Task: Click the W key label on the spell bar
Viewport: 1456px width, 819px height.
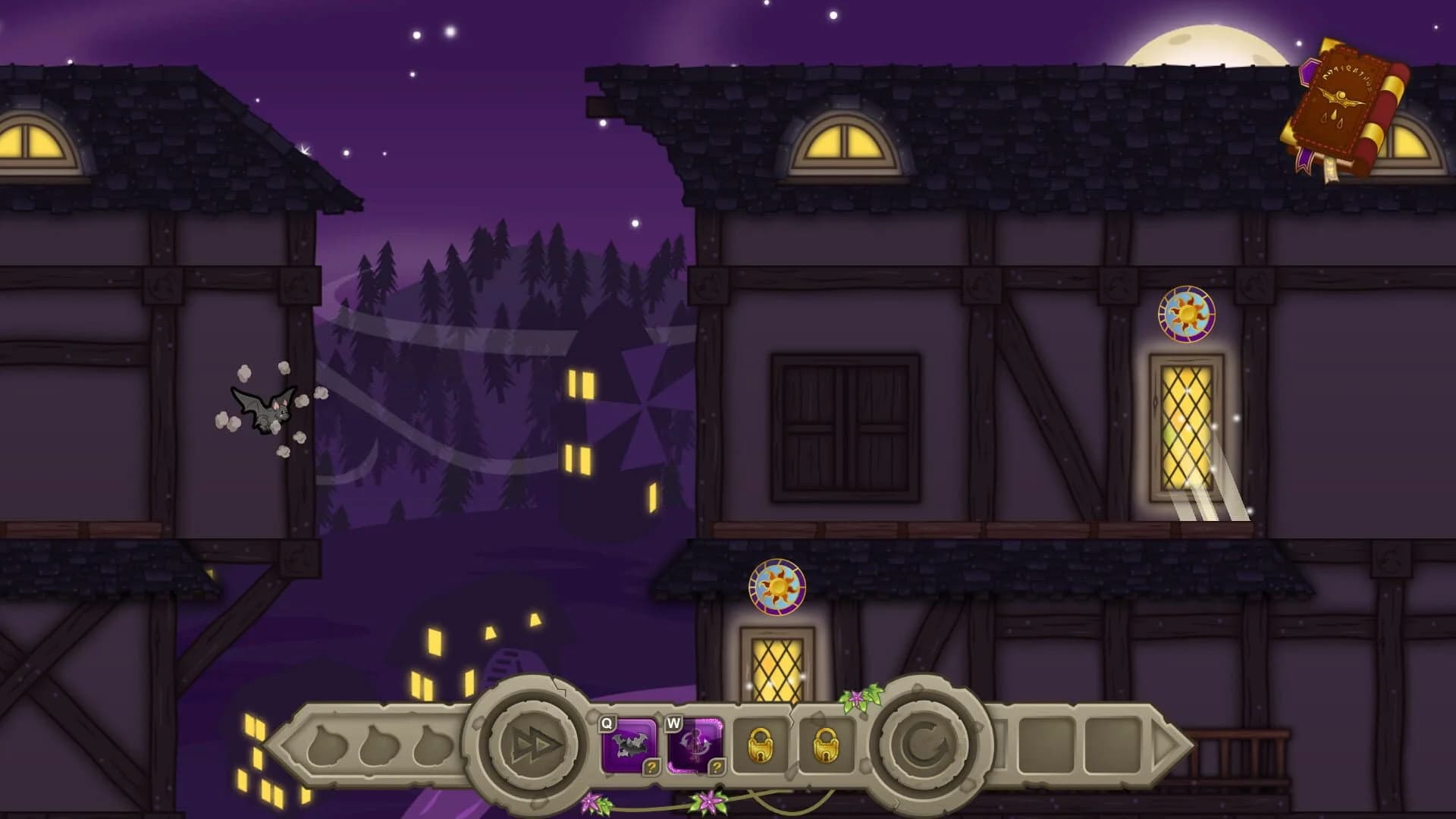Action: tap(673, 725)
